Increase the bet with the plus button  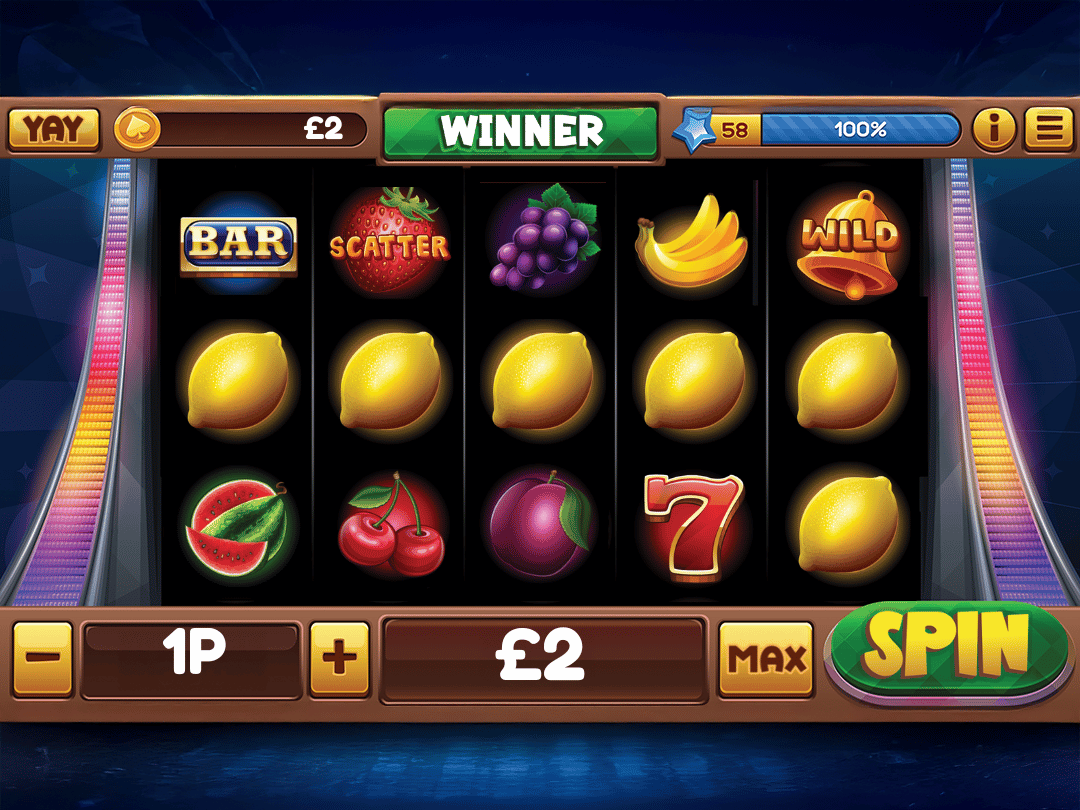[339, 659]
